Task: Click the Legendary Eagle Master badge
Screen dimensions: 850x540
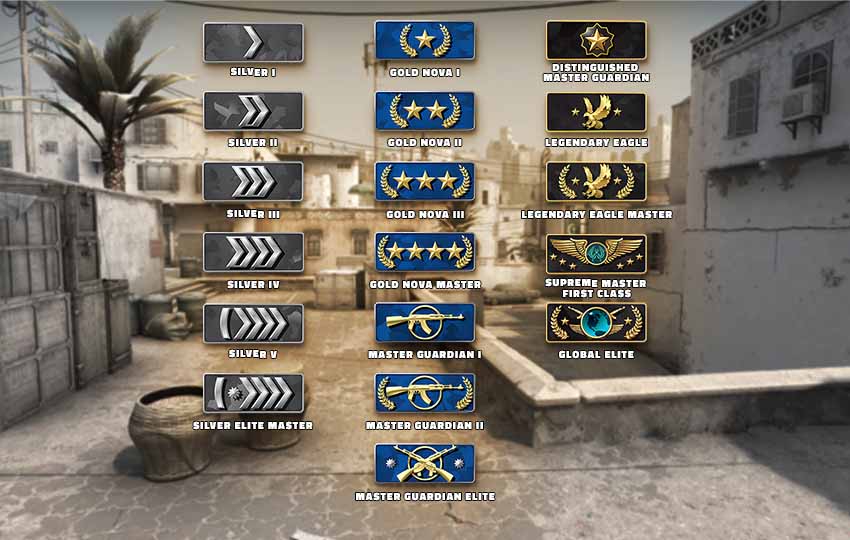Action: tap(596, 182)
